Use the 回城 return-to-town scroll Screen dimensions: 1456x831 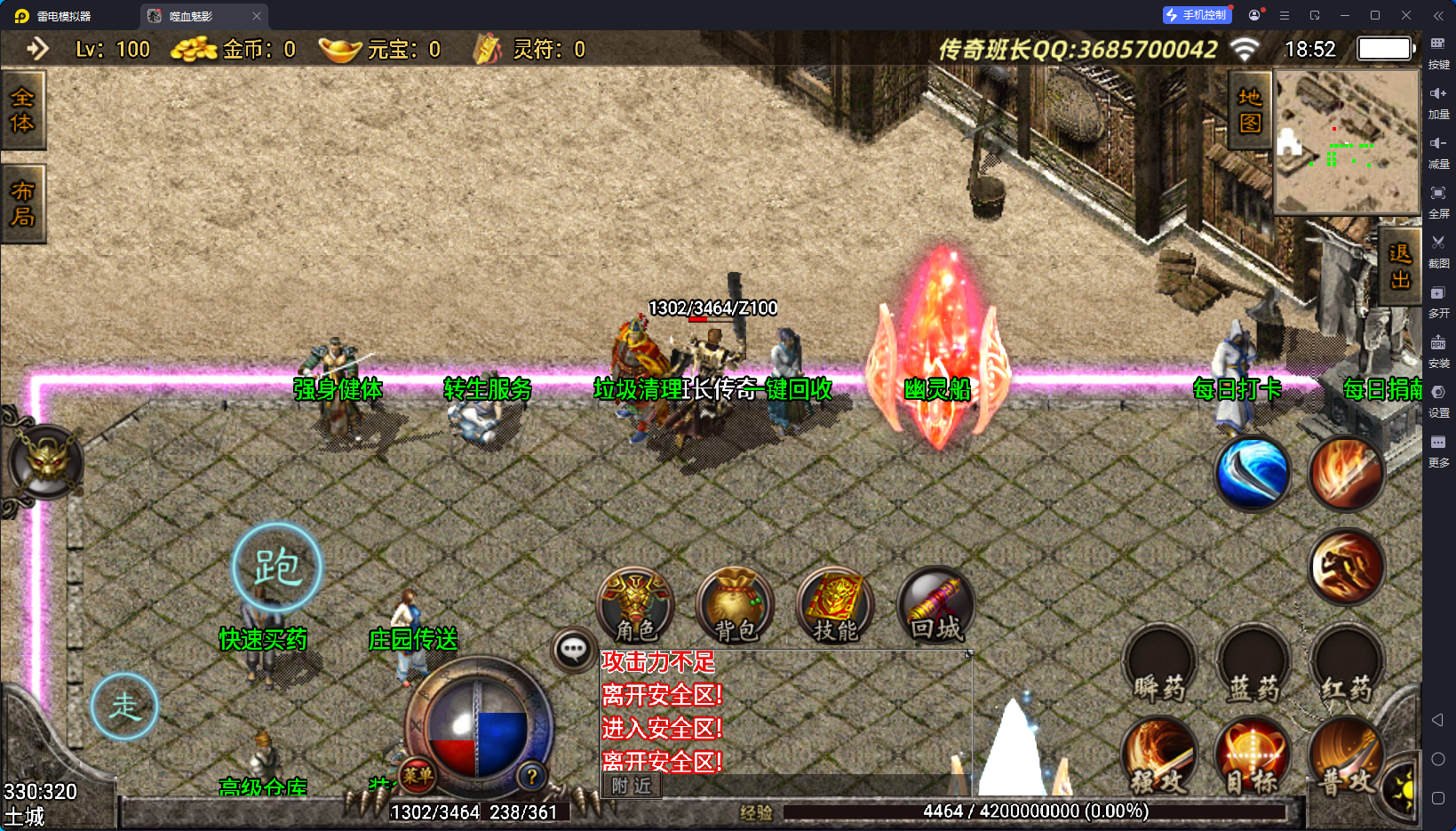pyautogui.click(x=936, y=605)
